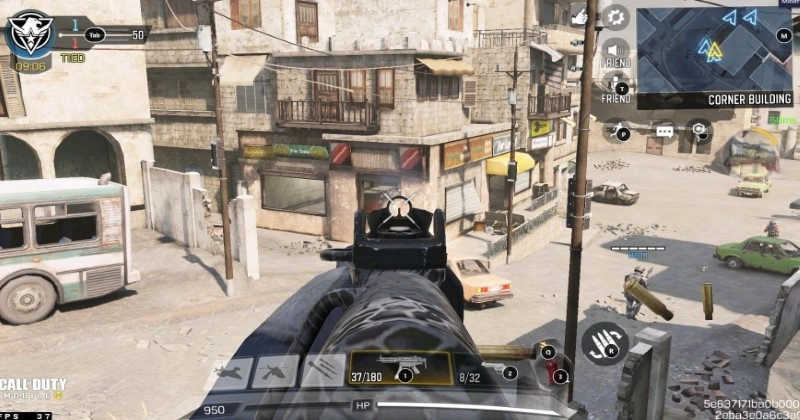Image resolution: width=800 pixels, height=420 pixels.
Task: Expand the Corner Building minimap
Action: pyautogui.click(x=712, y=52)
